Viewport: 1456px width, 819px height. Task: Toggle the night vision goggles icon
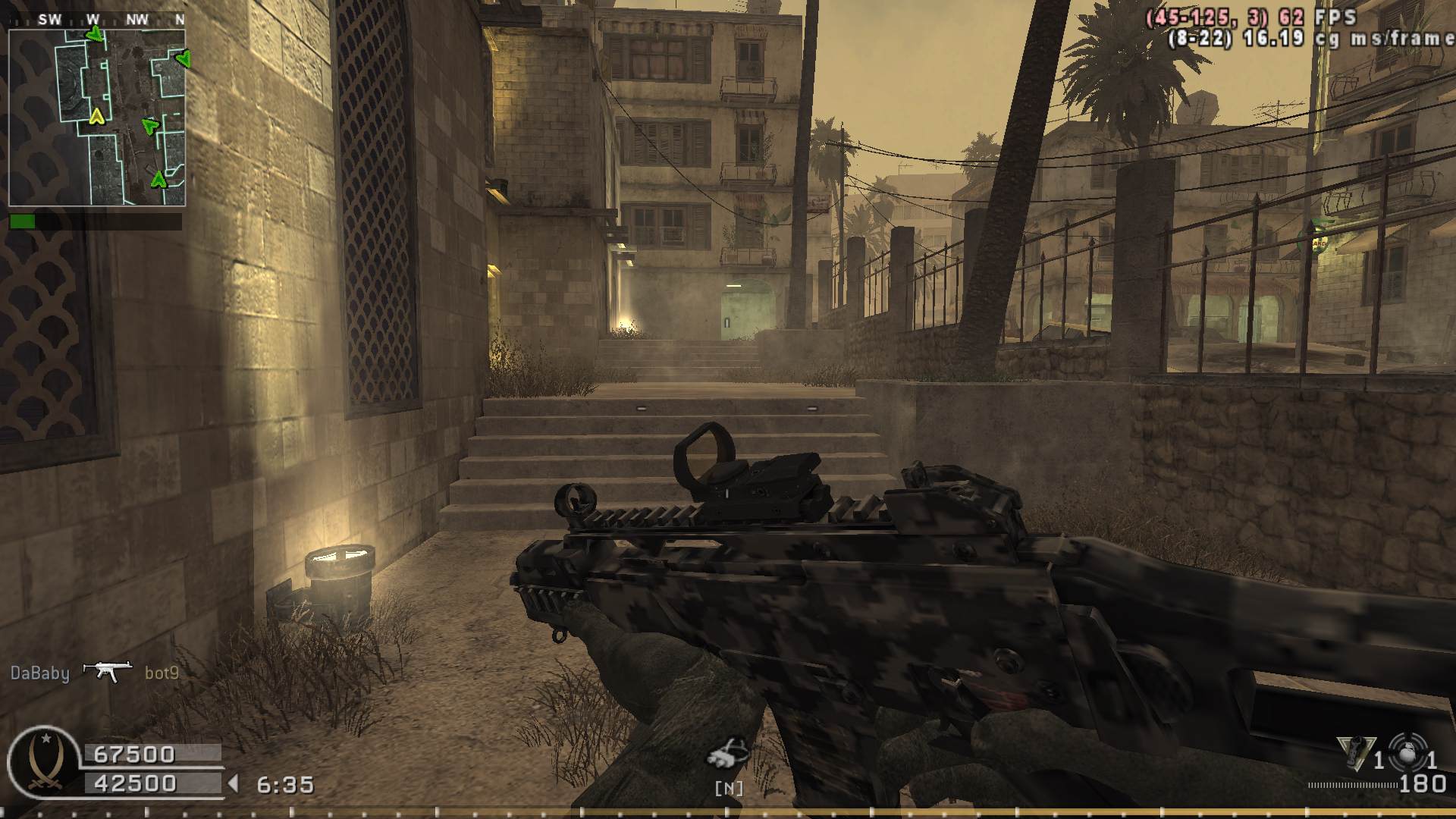[x=728, y=753]
